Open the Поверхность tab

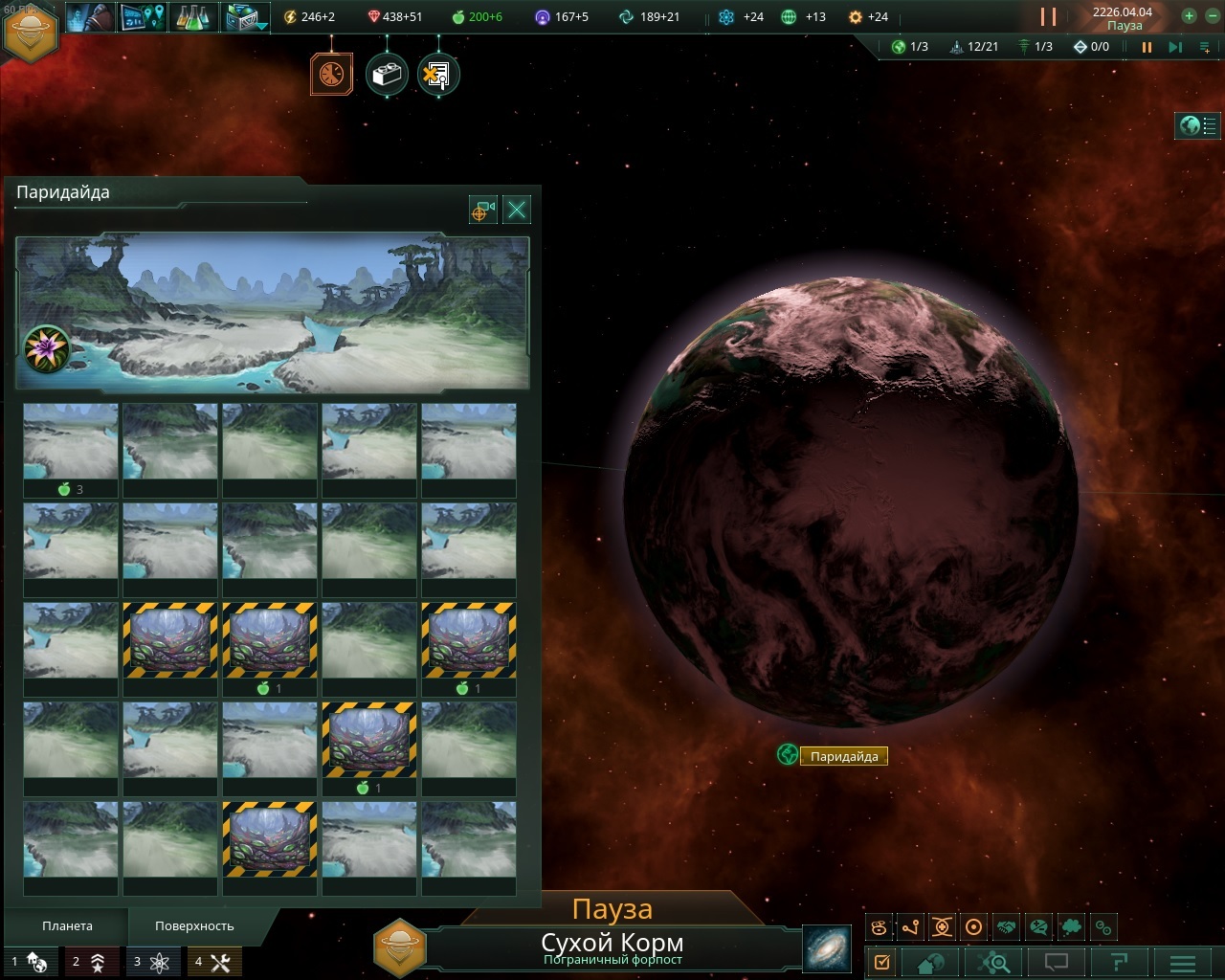[194, 926]
